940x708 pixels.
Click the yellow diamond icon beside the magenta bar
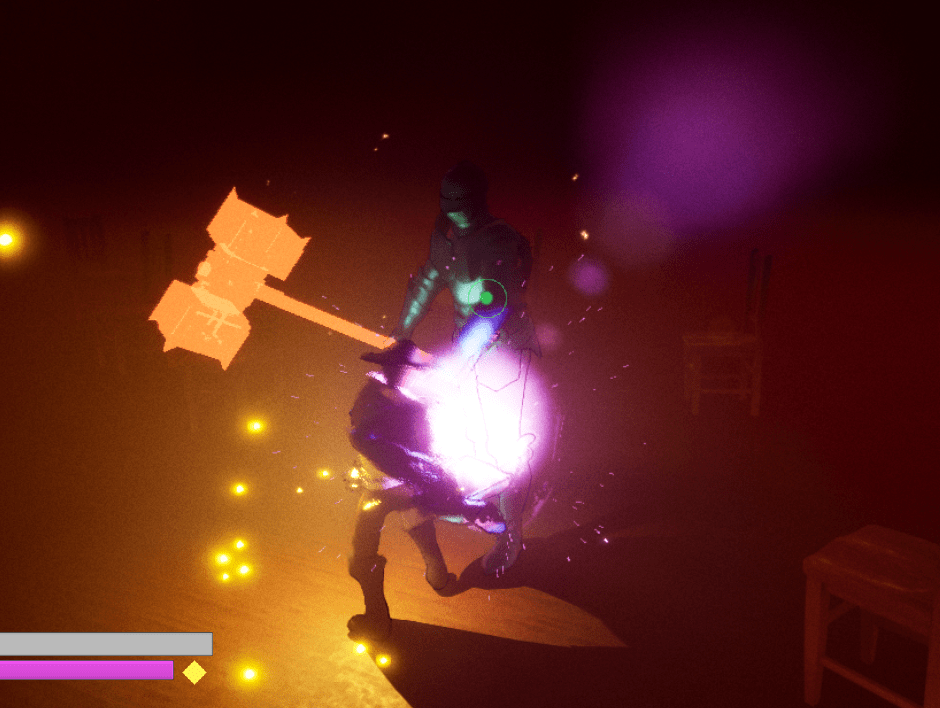coord(194,672)
